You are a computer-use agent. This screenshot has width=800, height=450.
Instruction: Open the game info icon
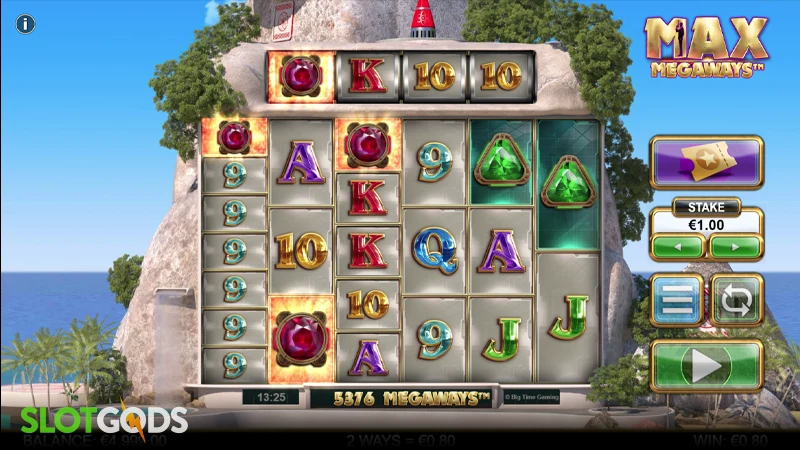(x=25, y=23)
